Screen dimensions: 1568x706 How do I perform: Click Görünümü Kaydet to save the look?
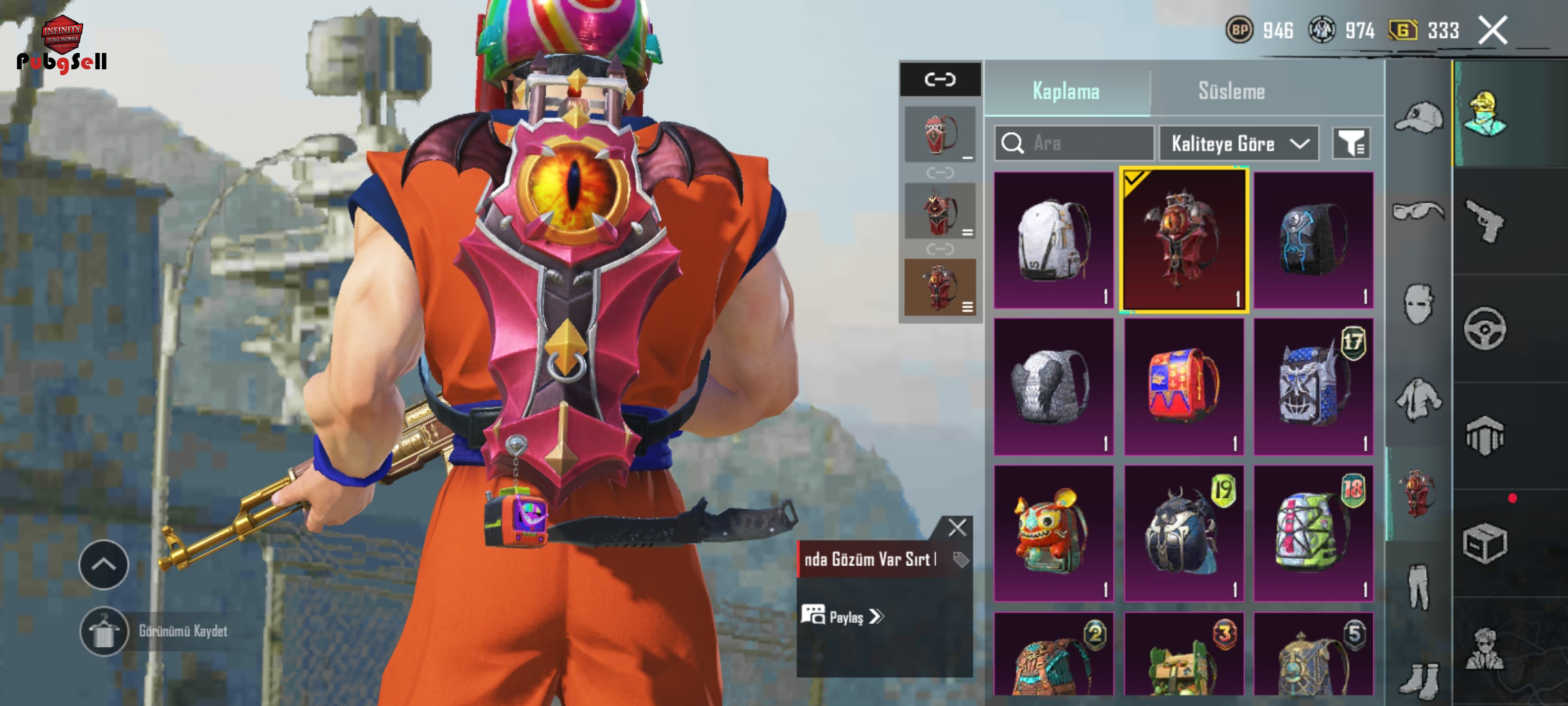point(182,631)
